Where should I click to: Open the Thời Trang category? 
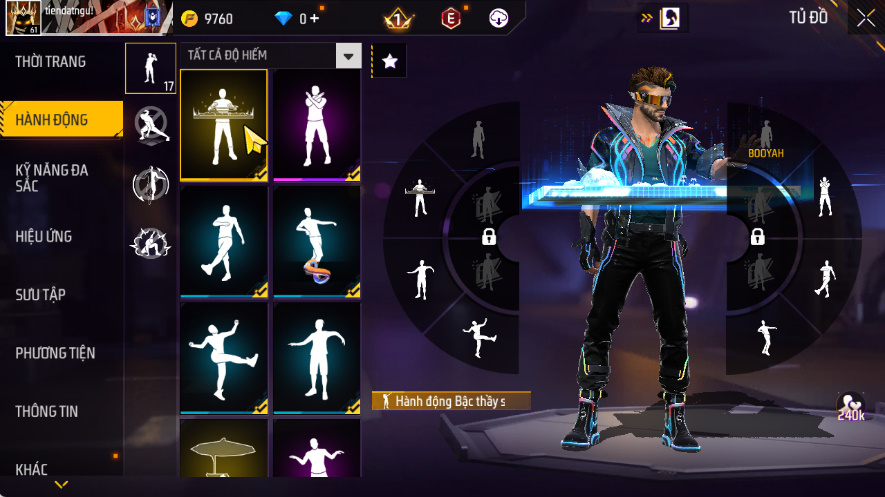pyautogui.click(x=51, y=62)
